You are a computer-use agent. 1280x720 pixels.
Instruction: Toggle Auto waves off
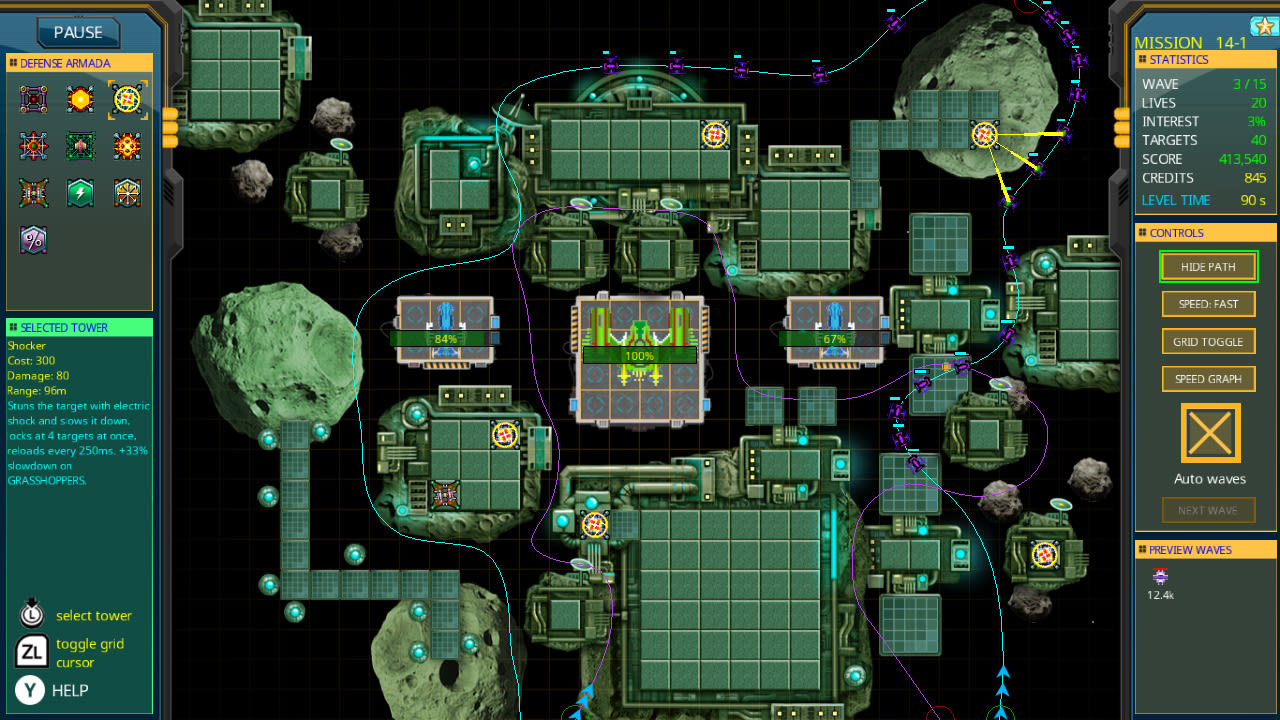tap(1209, 433)
